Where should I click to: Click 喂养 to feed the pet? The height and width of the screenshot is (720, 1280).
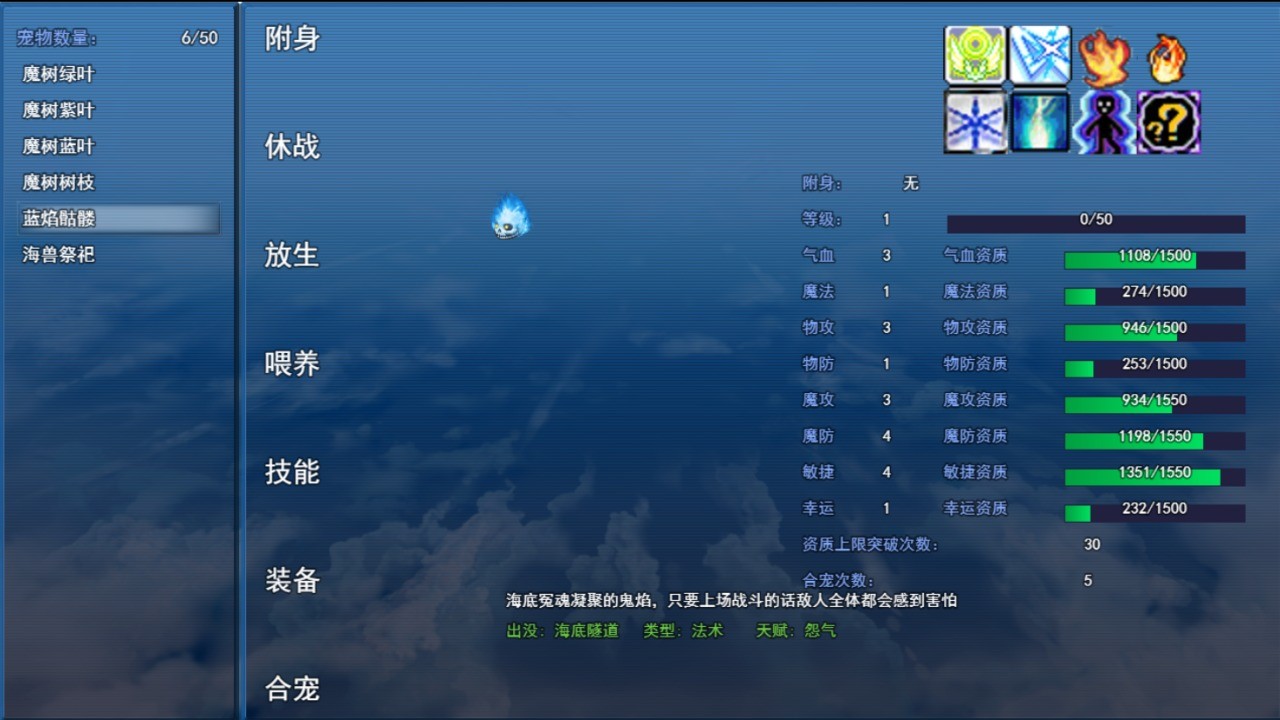pos(291,365)
